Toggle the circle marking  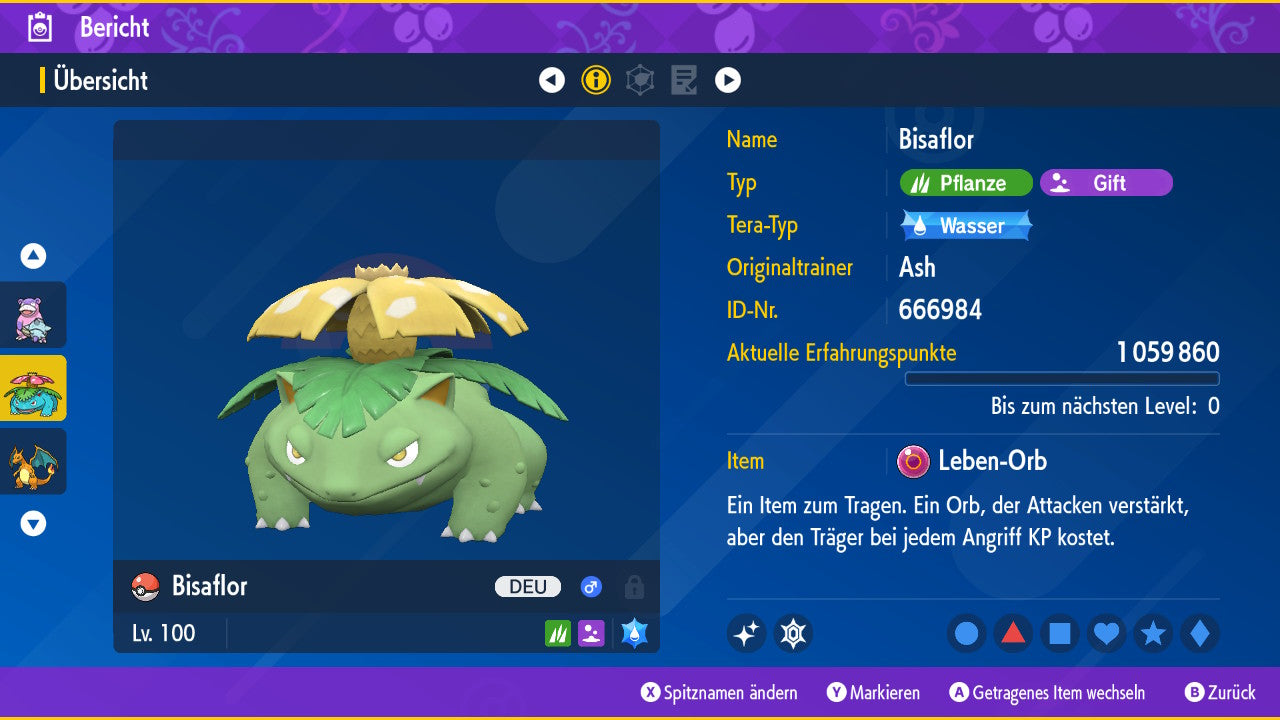pos(967,633)
